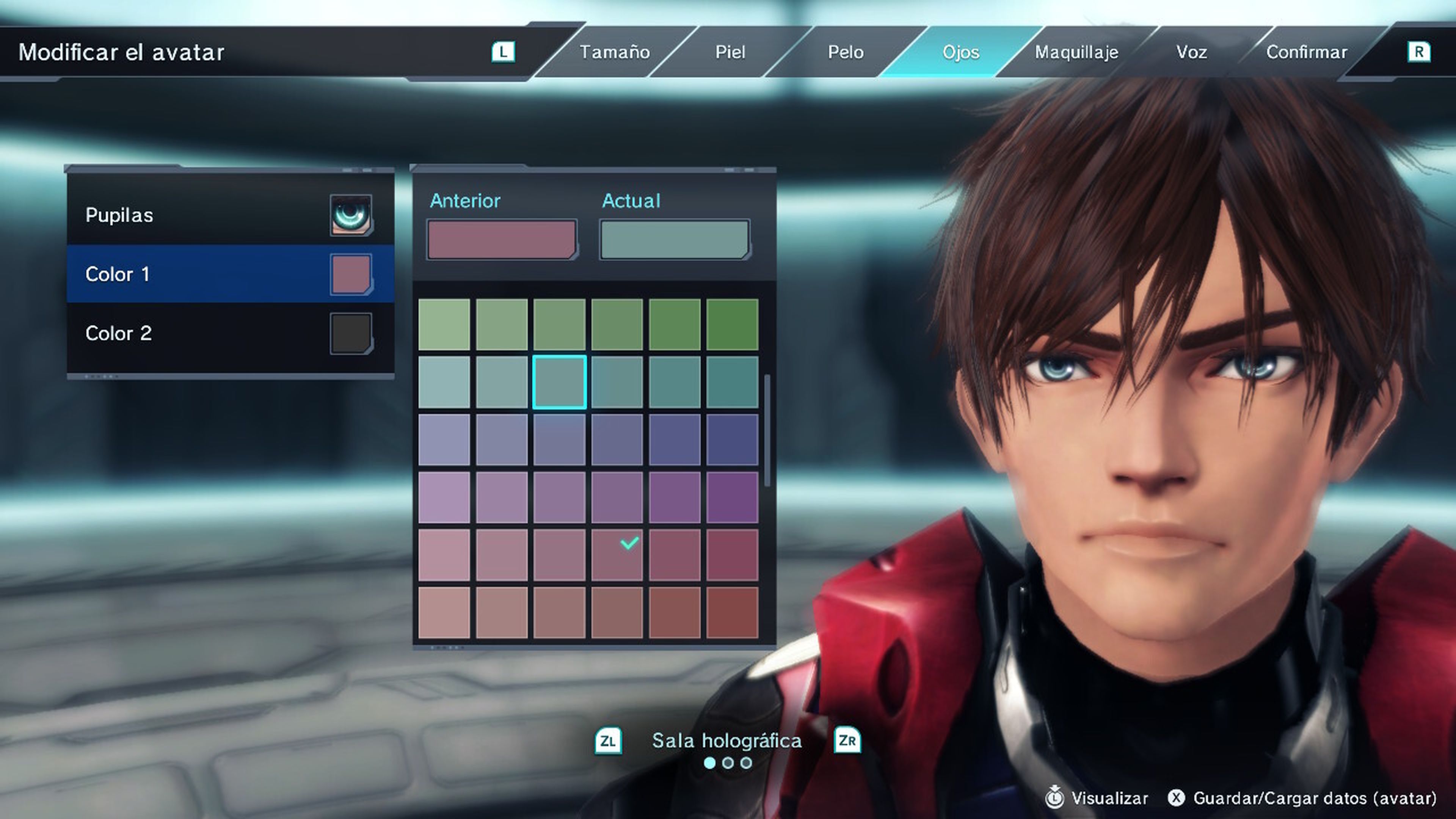Click the L shoulder button icon
The height and width of the screenshot is (819, 1456).
pyautogui.click(x=505, y=52)
